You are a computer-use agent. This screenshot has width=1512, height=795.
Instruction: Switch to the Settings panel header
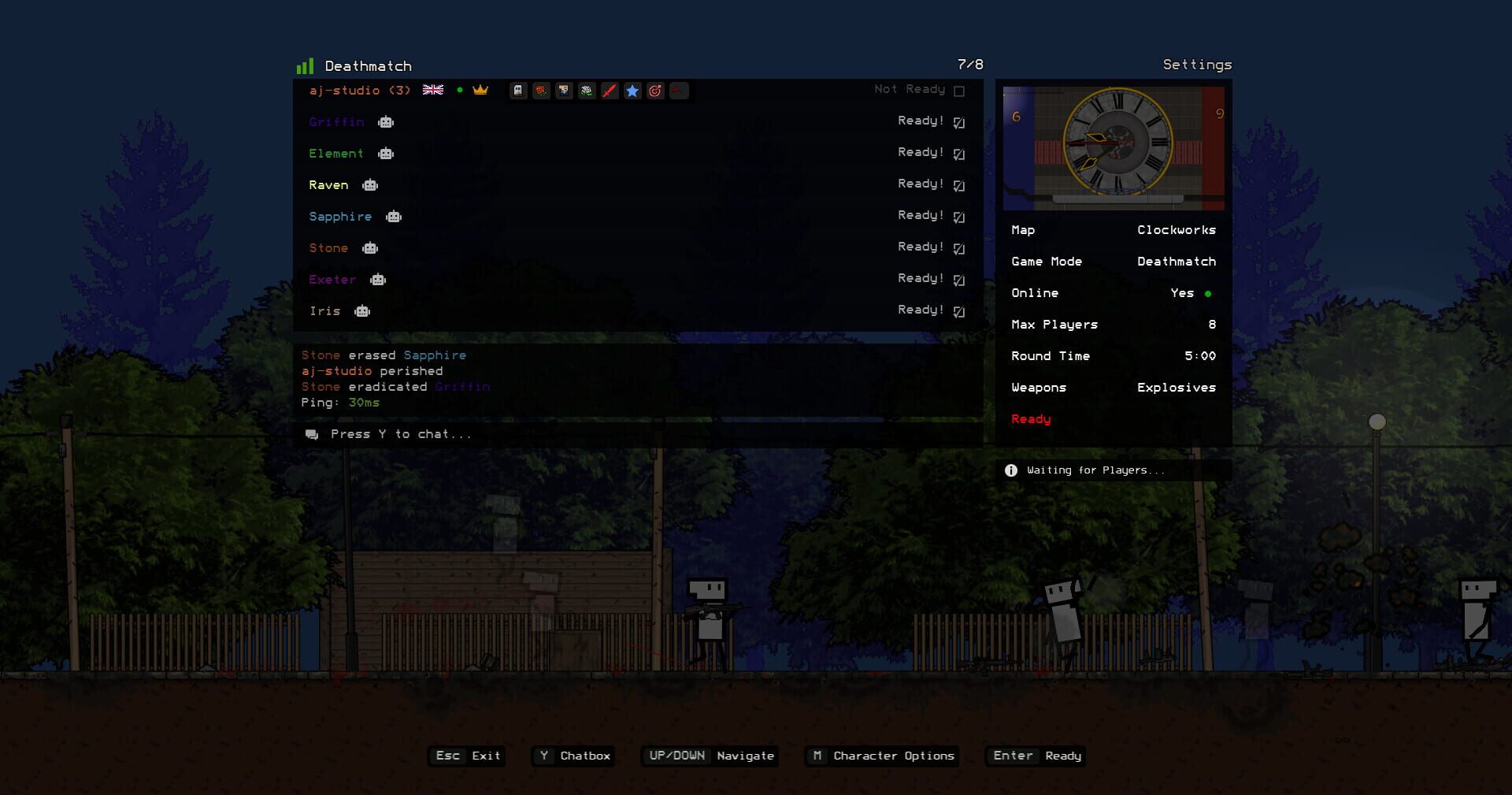(x=1196, y=65)
